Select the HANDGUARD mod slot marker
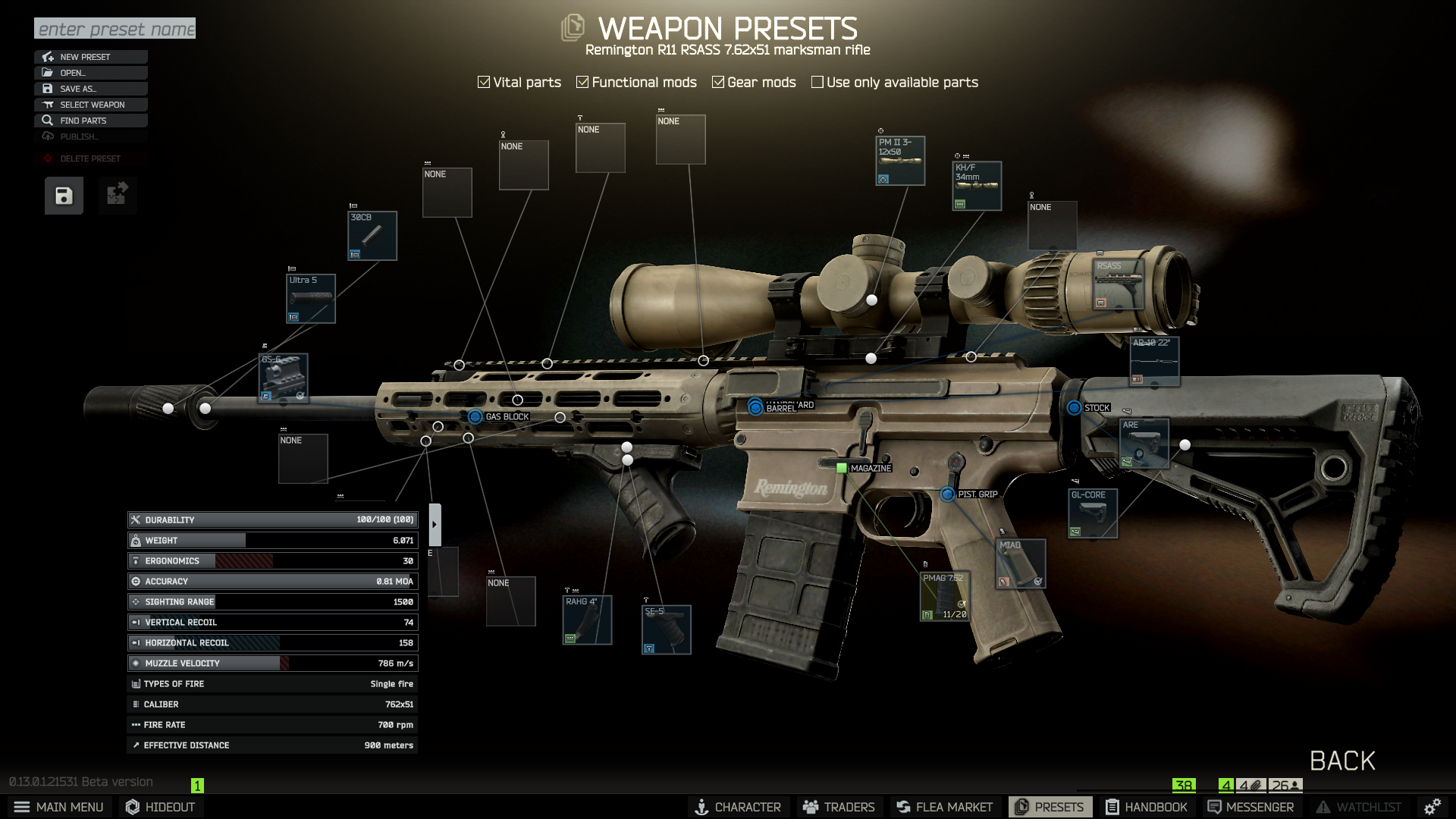This screenshot has width=1456, height=819. (753, 402)
